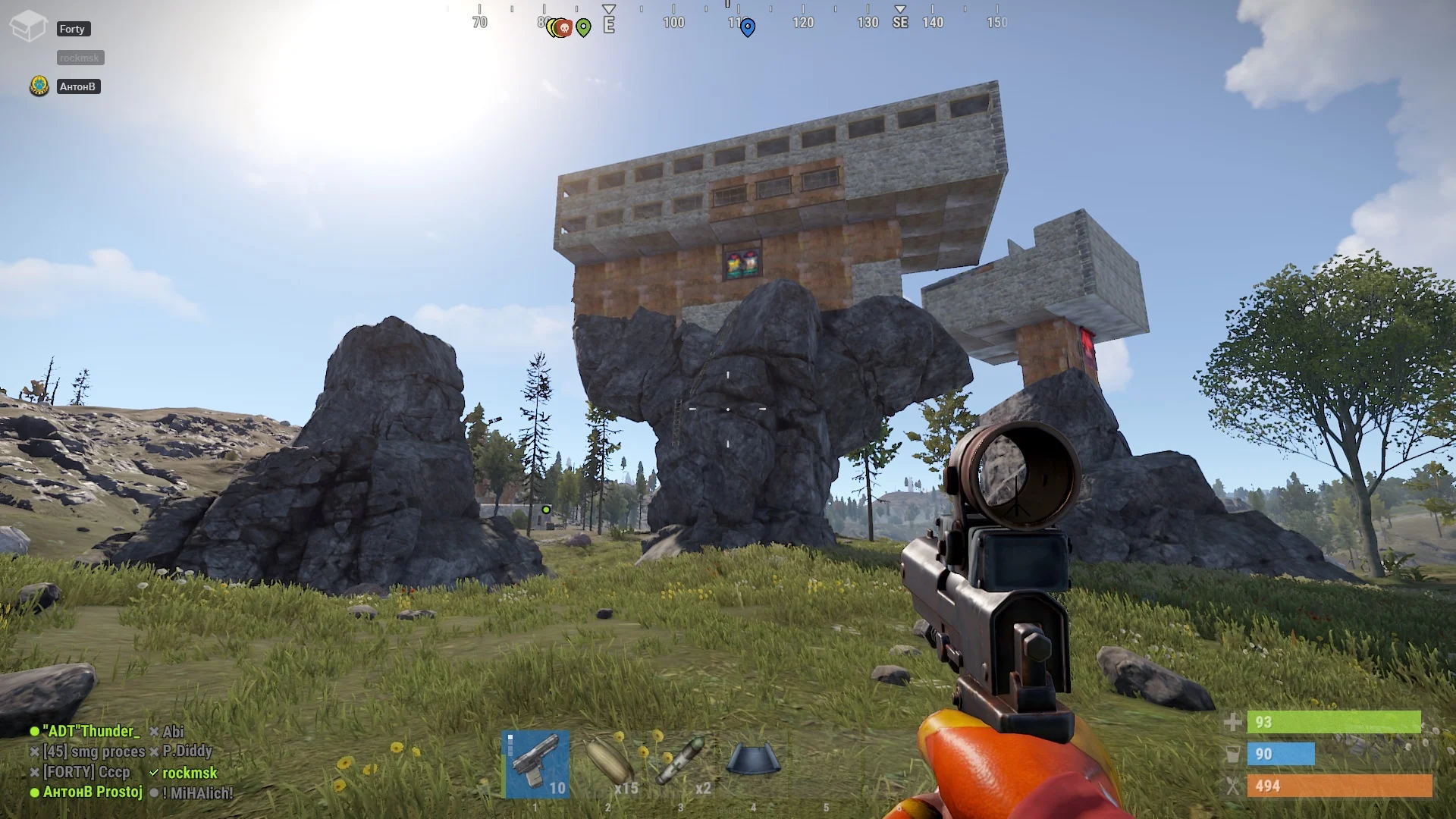
Task: Select teammate АнтонВ in the team list
Action: click(x=78, y=86)
